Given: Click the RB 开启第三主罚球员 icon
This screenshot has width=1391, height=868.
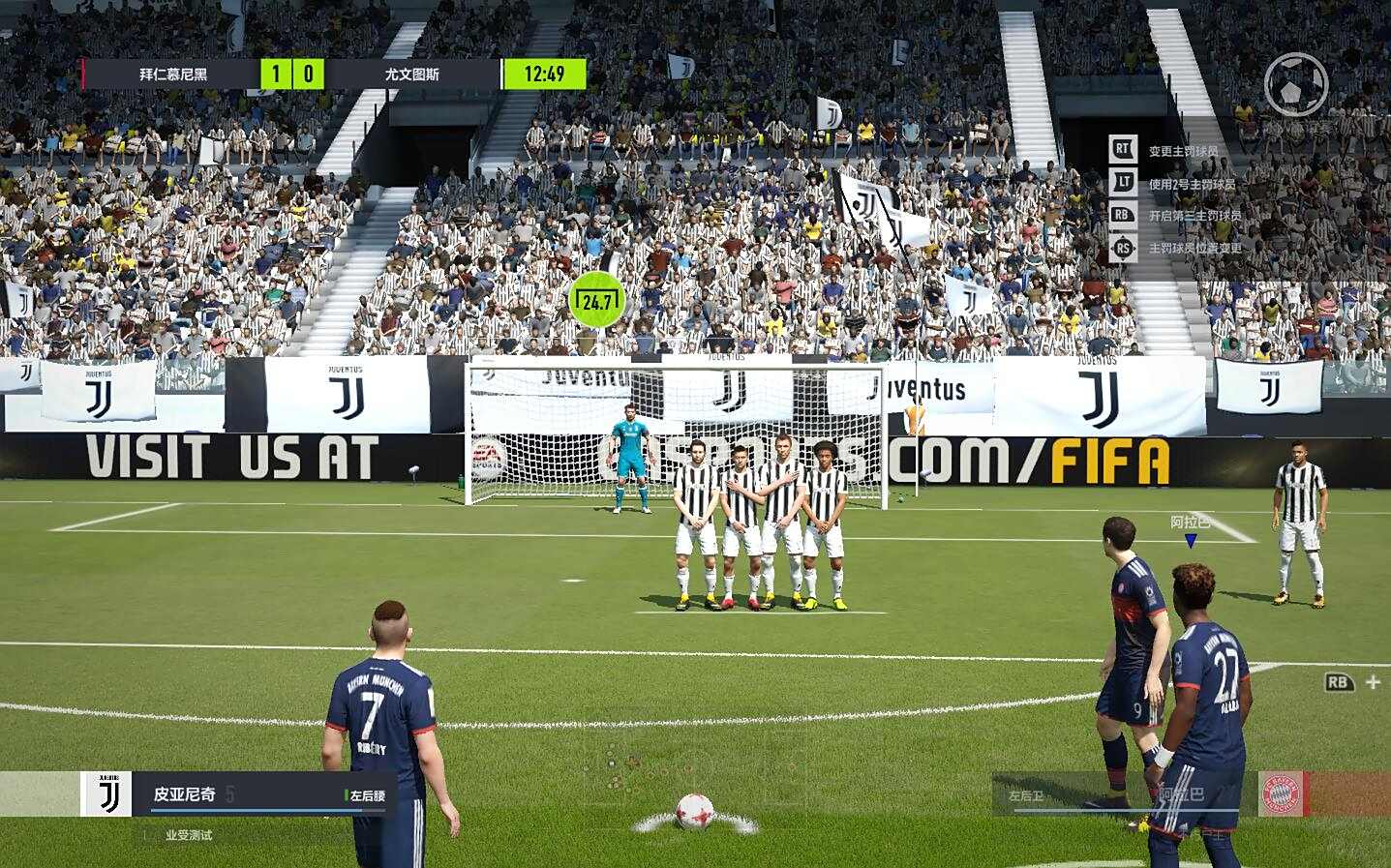Looking at the screenshot, I should (x=1123, y=215).
